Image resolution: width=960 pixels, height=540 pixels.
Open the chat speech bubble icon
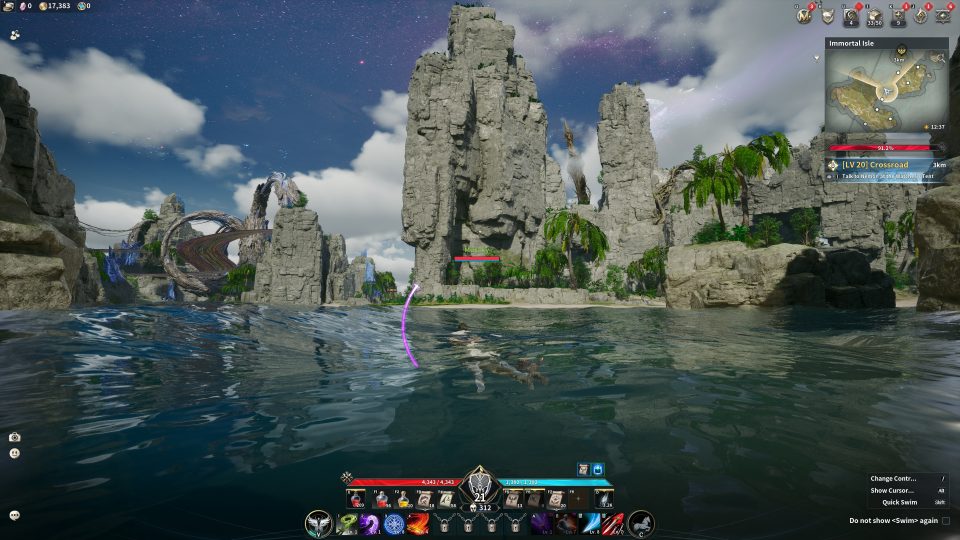(x=15, y=515)
